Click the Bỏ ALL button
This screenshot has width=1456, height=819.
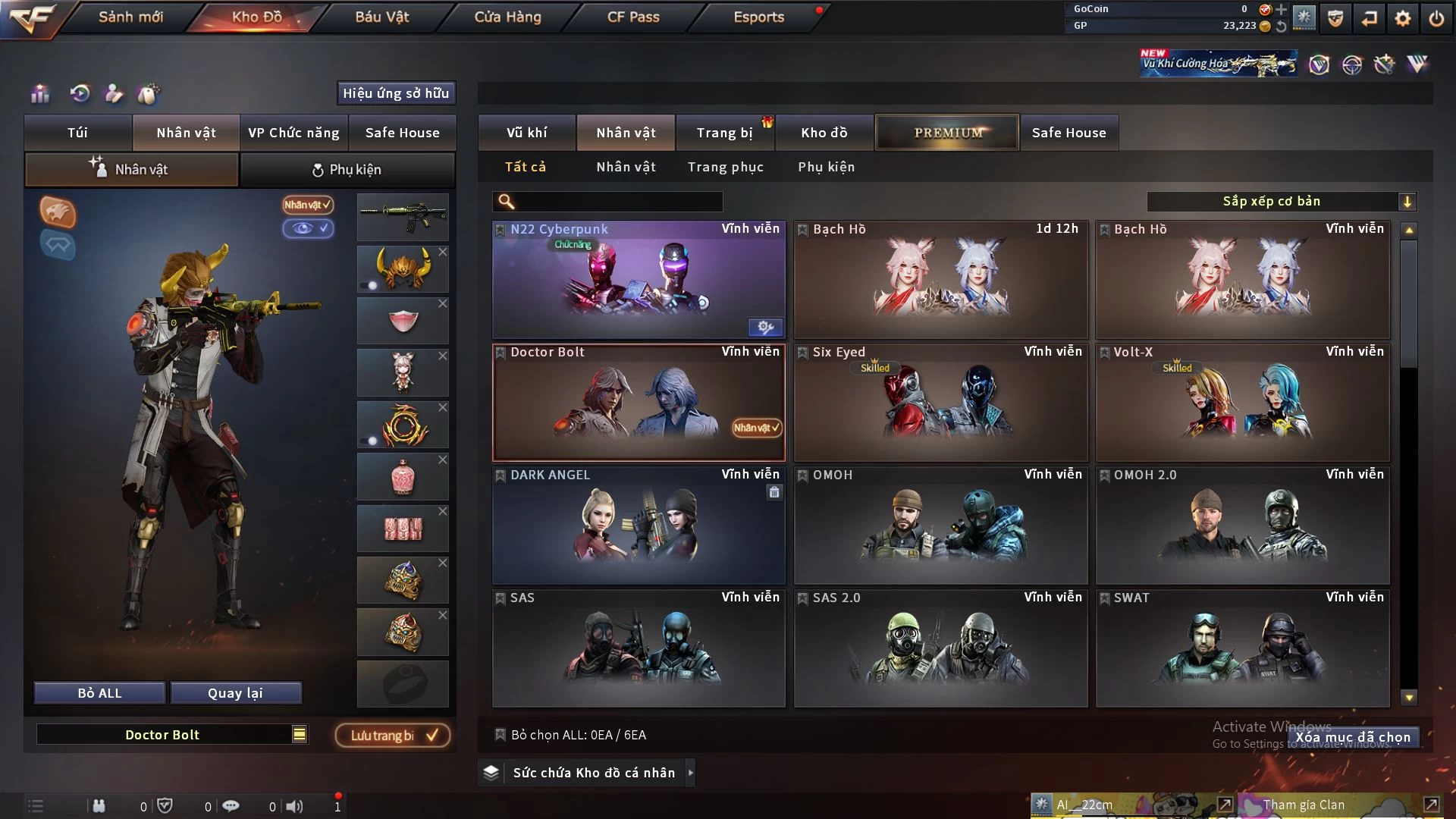point(99,693)
